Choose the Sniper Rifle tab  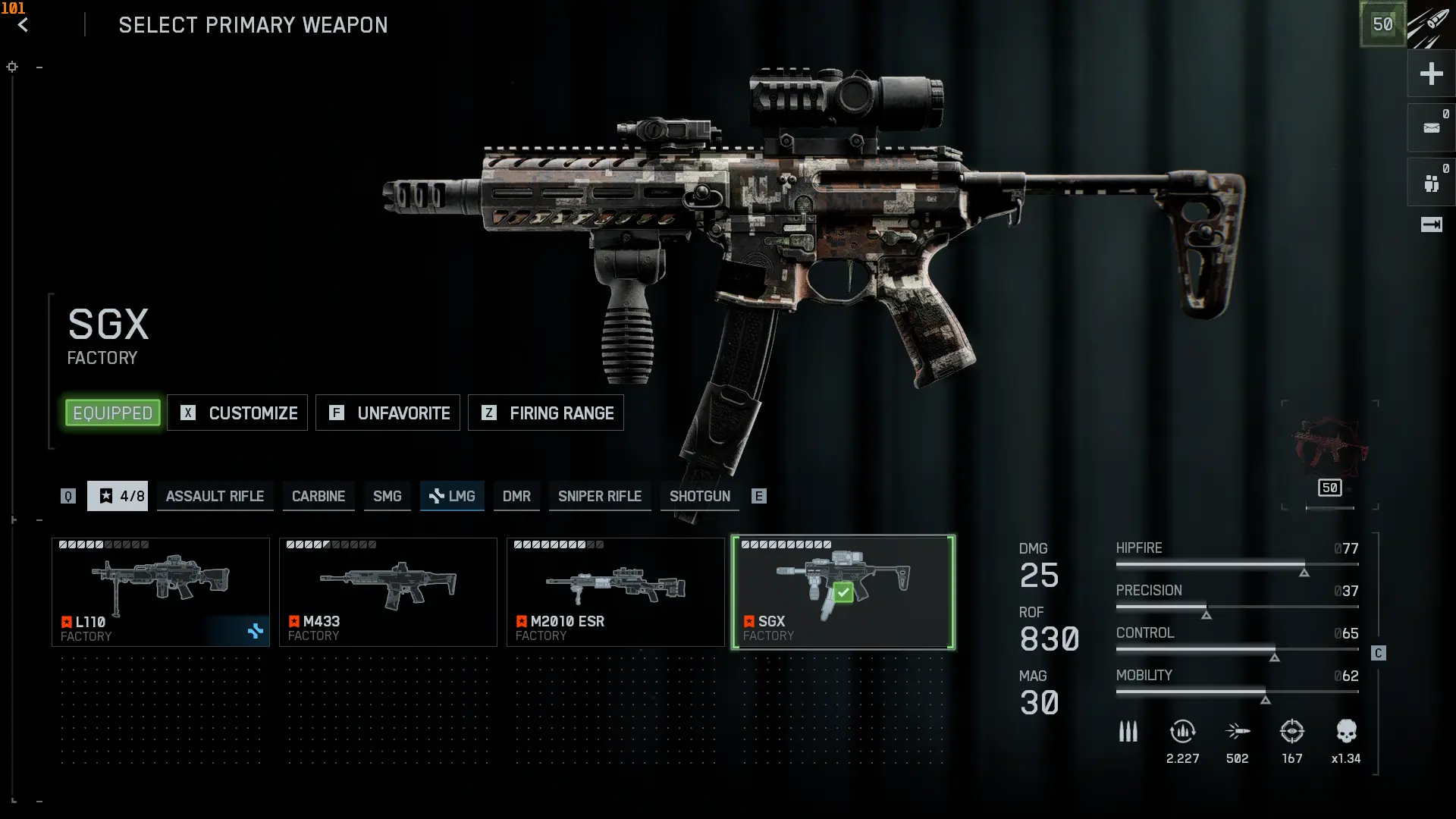(599, 496)
